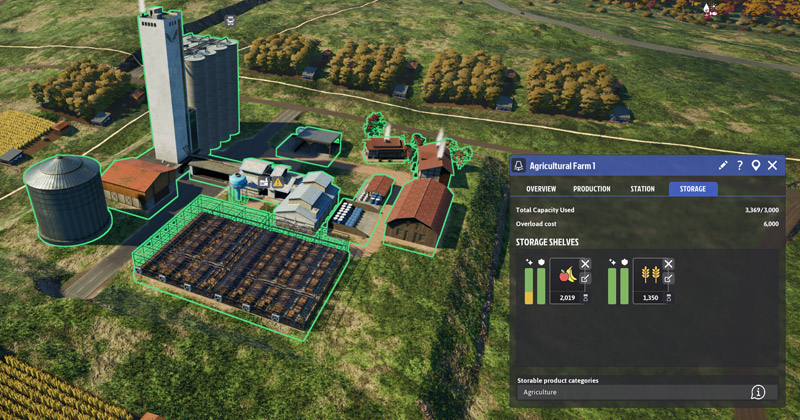
Task: Remove the fruit storage shelf
Action: coord(585,264)
